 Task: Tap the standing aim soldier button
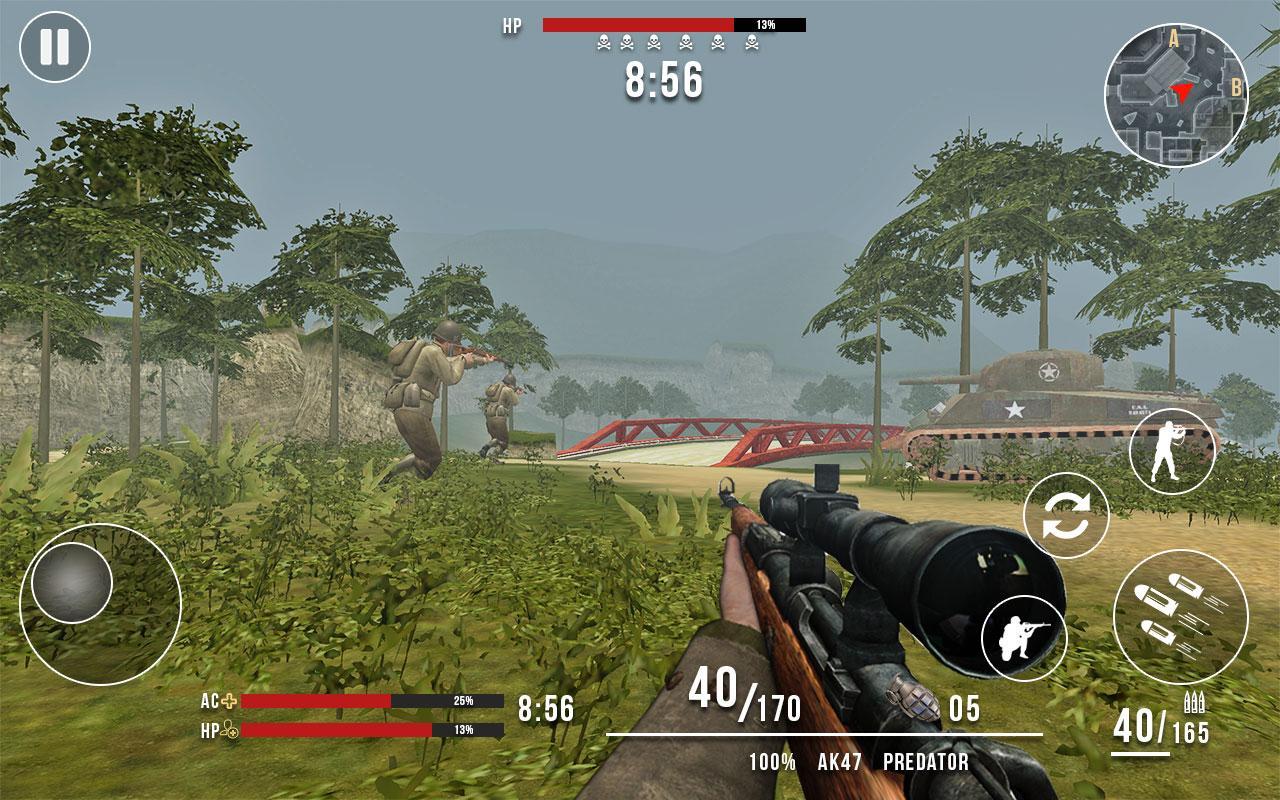(x=1172, y=451)
